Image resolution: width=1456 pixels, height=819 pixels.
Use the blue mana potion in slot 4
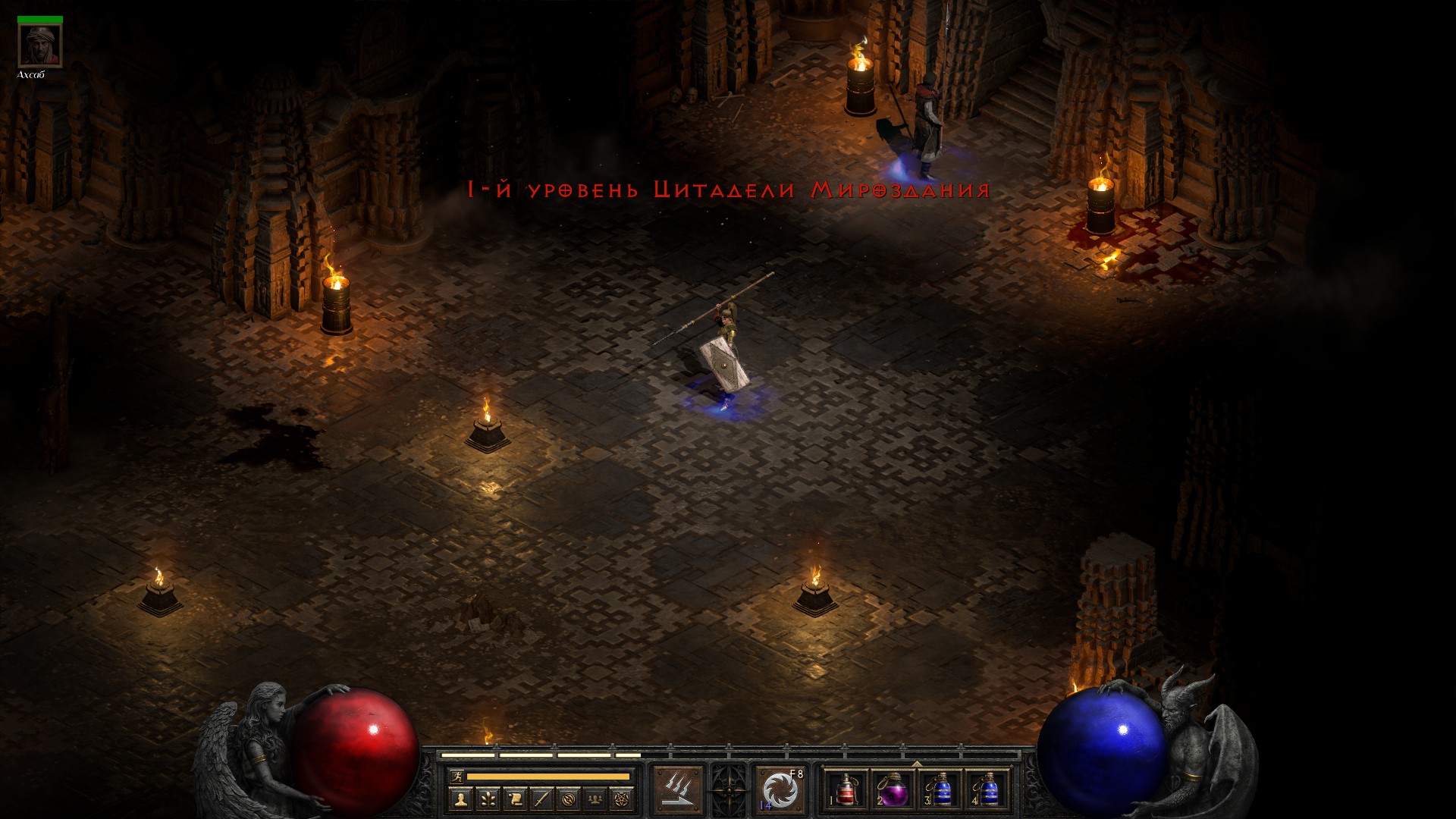pyautogui.click(x=987, y=790)
